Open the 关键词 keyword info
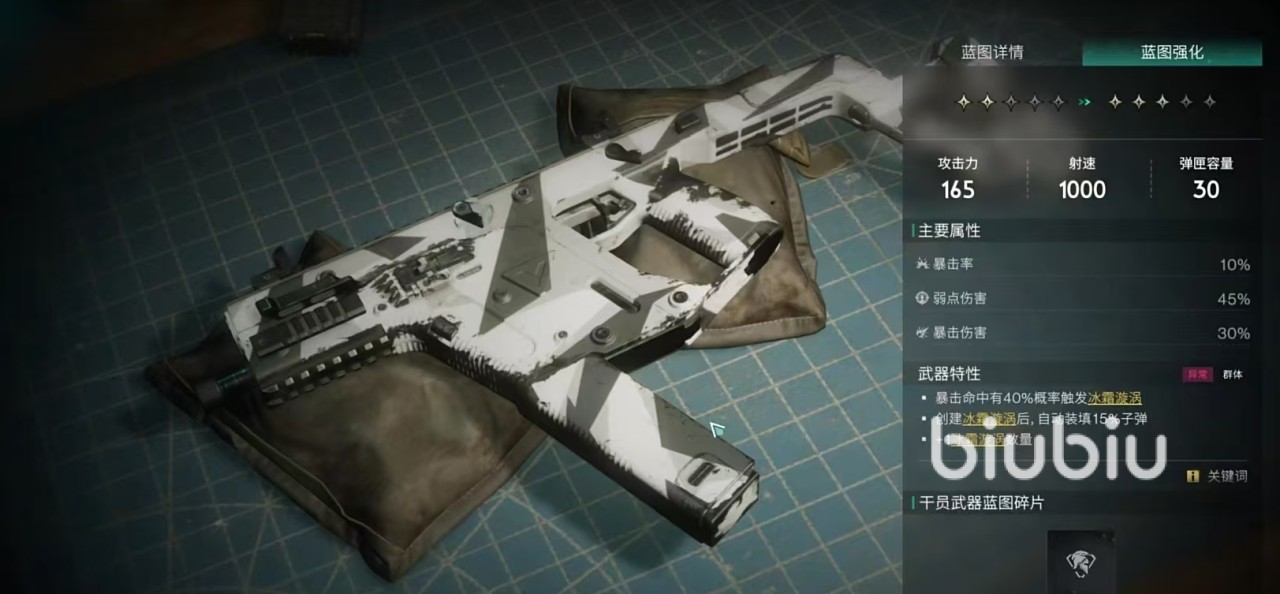This screenshot has width=1280, height=594. (x=1218, y=477)
